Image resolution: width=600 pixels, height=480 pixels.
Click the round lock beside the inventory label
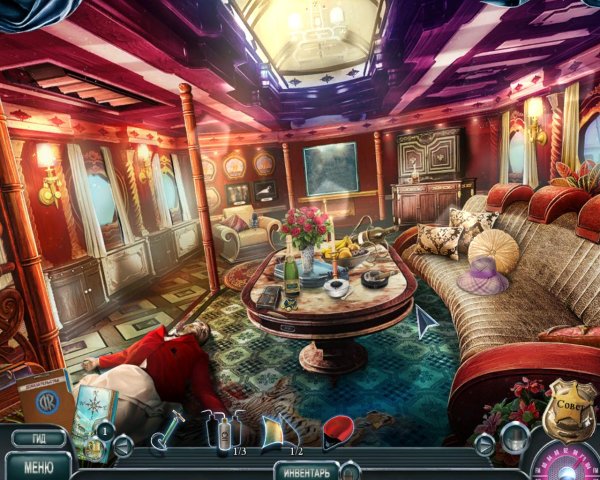click(x=350, y=469)
